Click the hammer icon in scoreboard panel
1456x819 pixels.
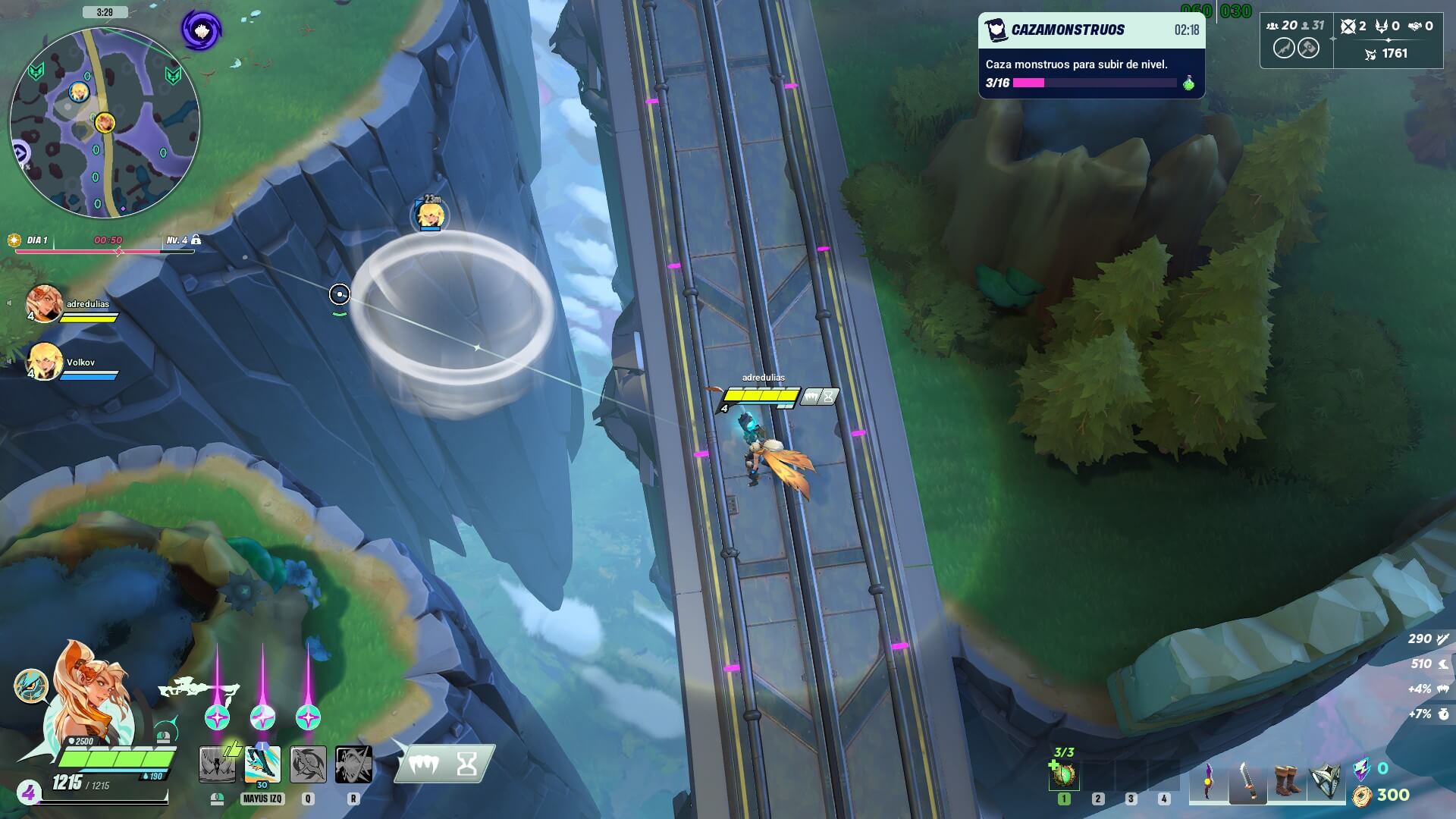(x=1309, y=48)
